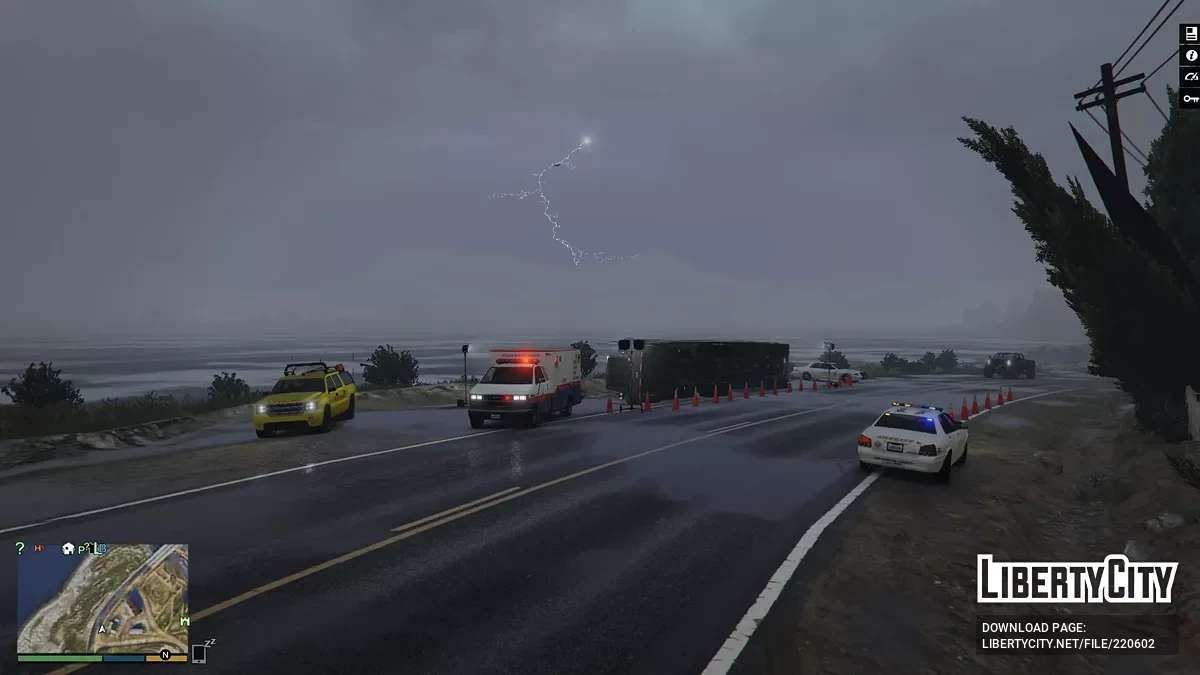
Task: Tap the sleeping phone icon
Action: tap(200, 652)
